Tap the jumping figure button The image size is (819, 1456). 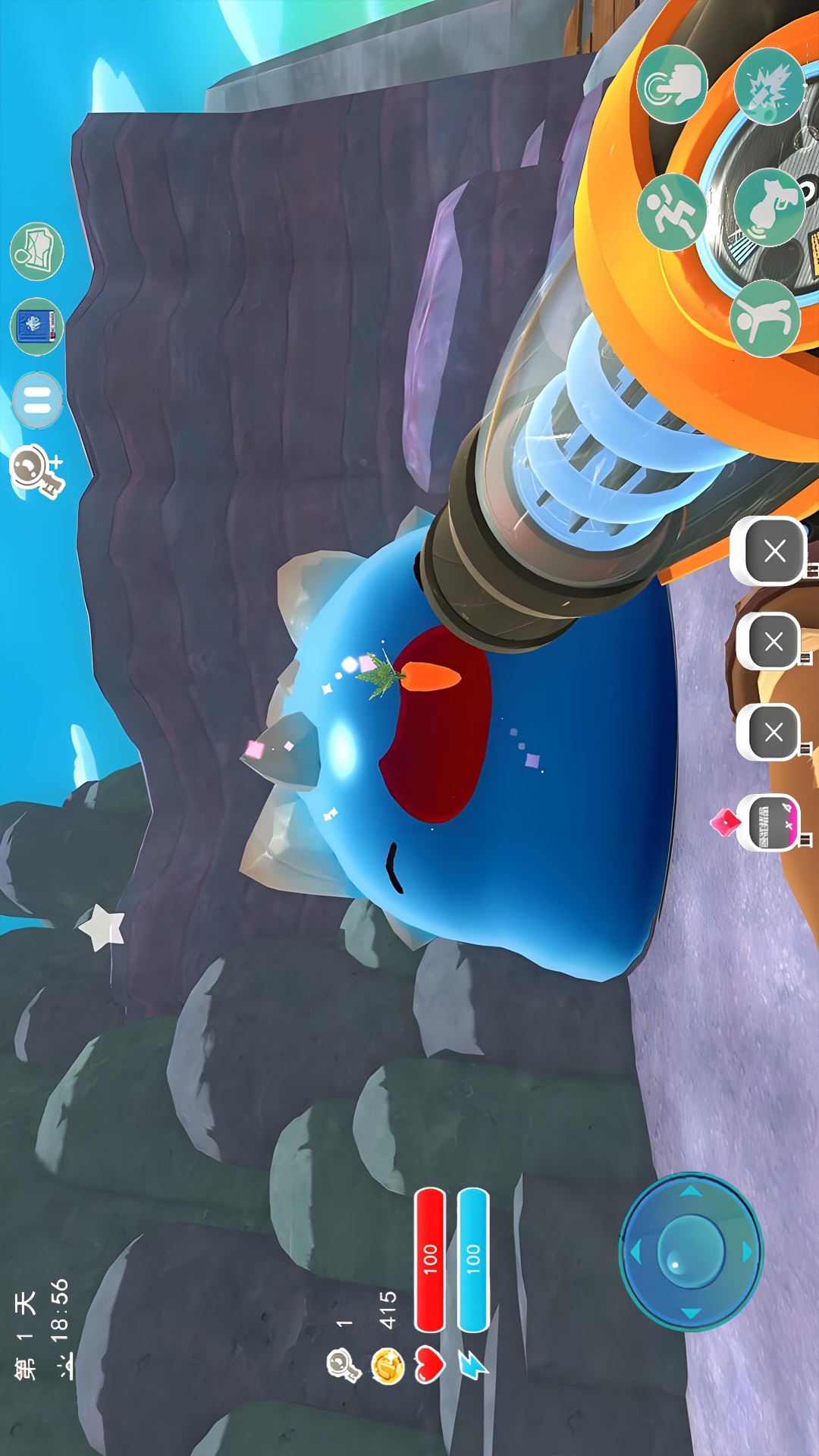(764, 318)
